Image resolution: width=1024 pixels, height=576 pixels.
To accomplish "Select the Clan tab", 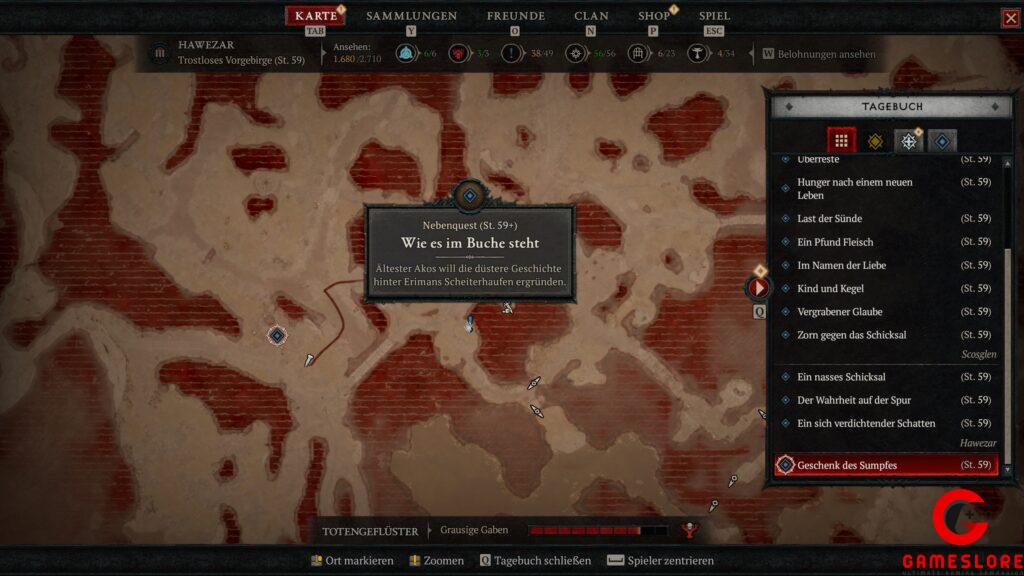I will click(591, 16).
